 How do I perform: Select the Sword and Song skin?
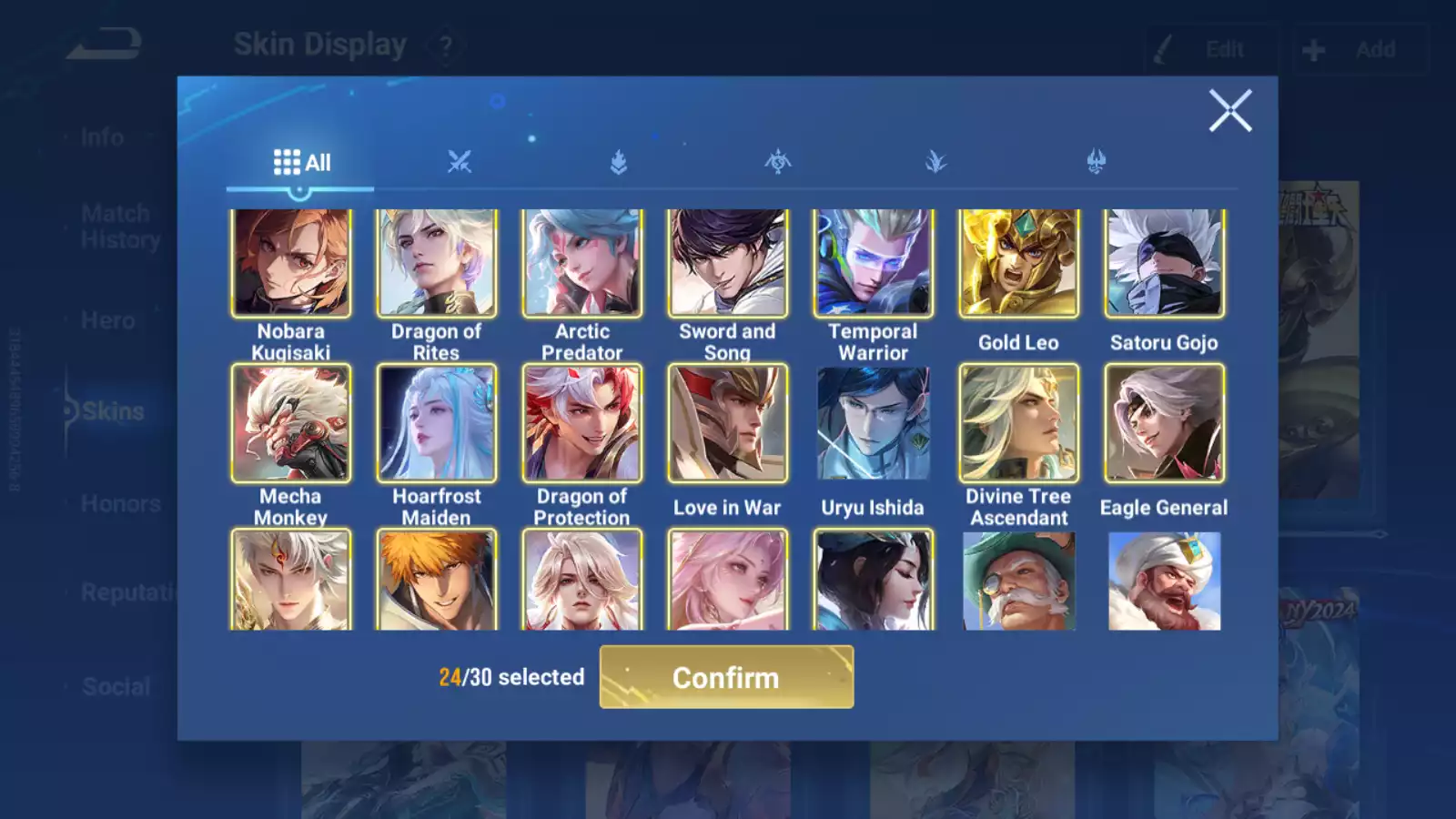(728, 263)
